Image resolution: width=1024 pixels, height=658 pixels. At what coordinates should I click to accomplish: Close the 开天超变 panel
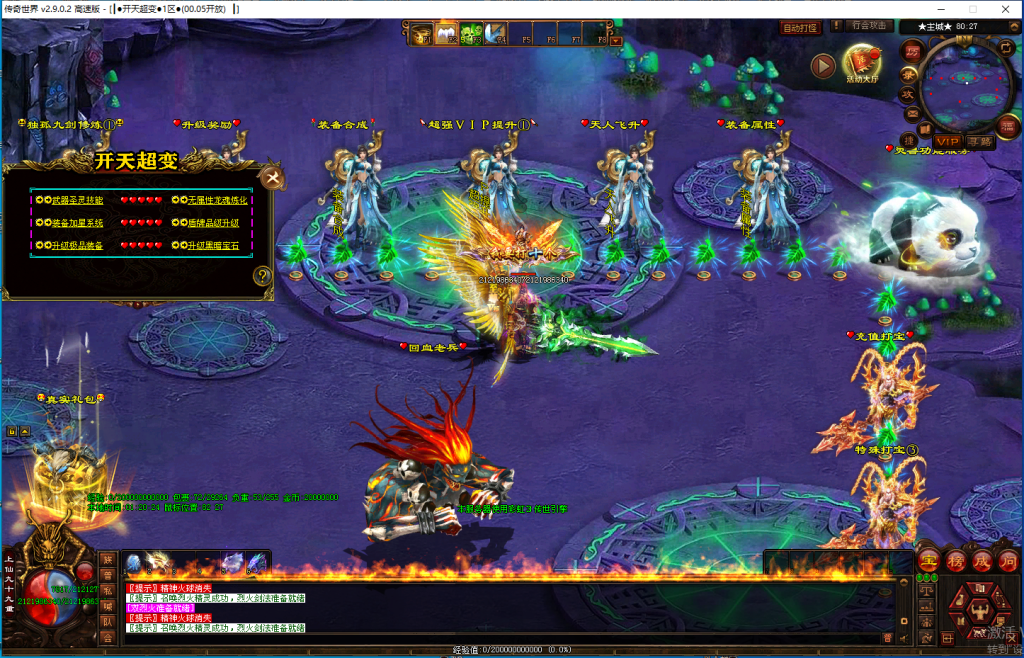[271, 179]
